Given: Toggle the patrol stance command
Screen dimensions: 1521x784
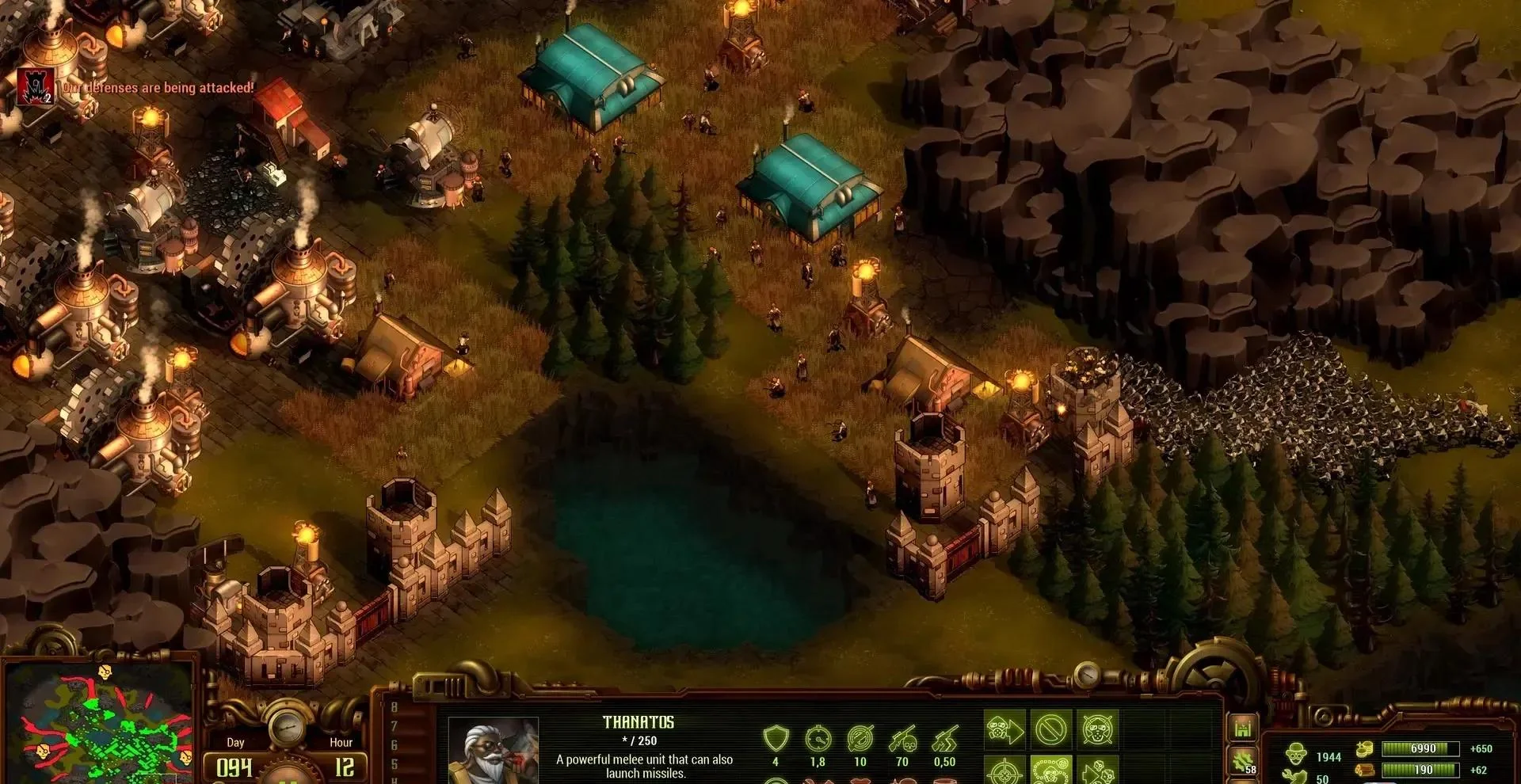Looking at the screenshot, I should coord(1051,773).
